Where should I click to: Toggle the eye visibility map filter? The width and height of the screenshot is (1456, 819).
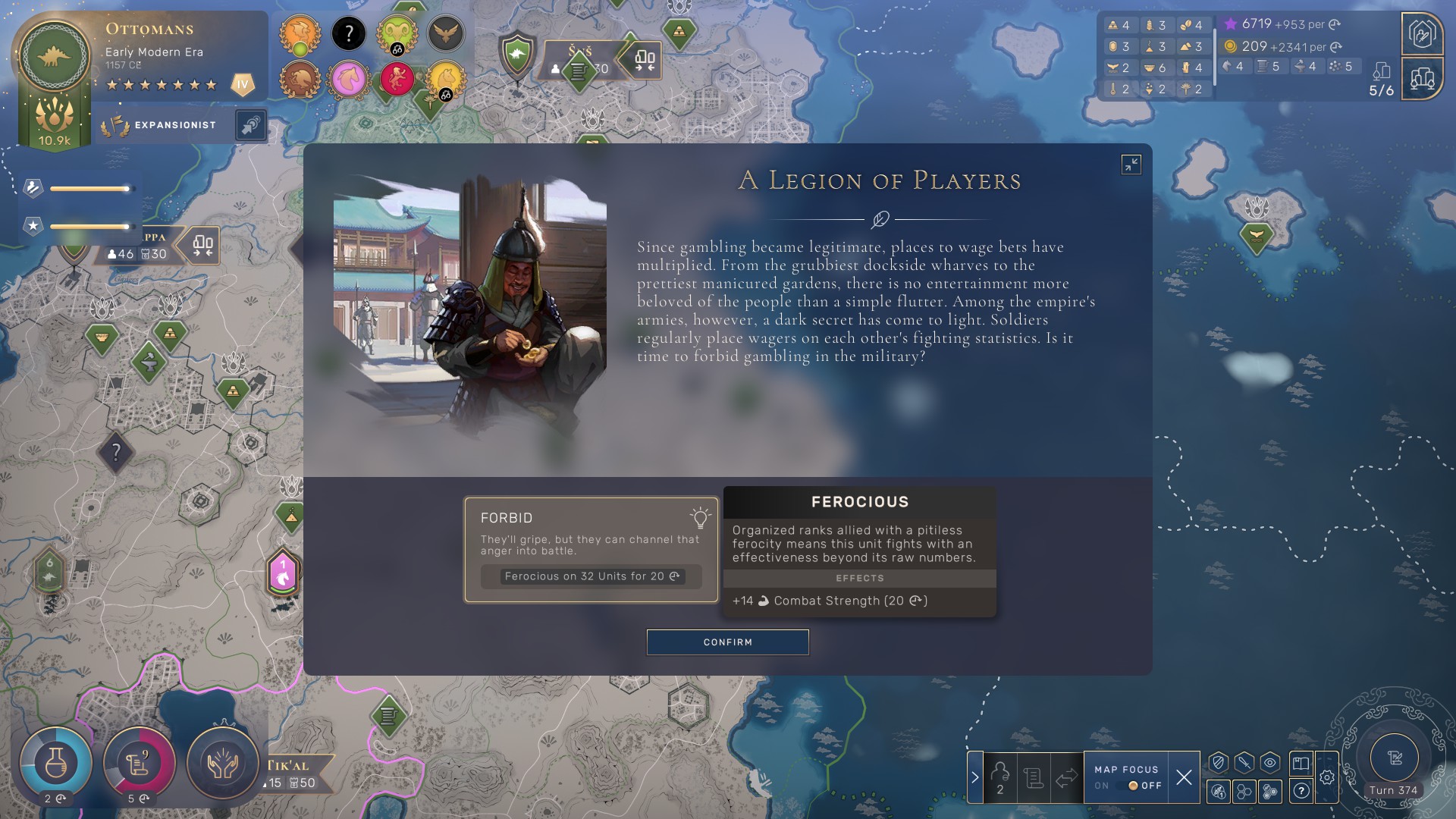point(1270,763)
